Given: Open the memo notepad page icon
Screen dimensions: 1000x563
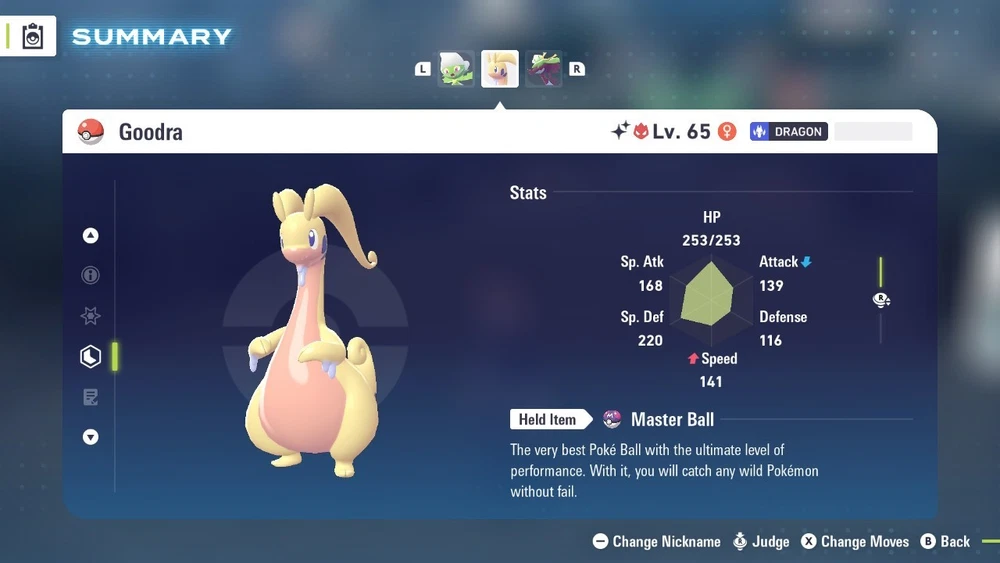Looking at the screenshot, I should pos(91,397).
